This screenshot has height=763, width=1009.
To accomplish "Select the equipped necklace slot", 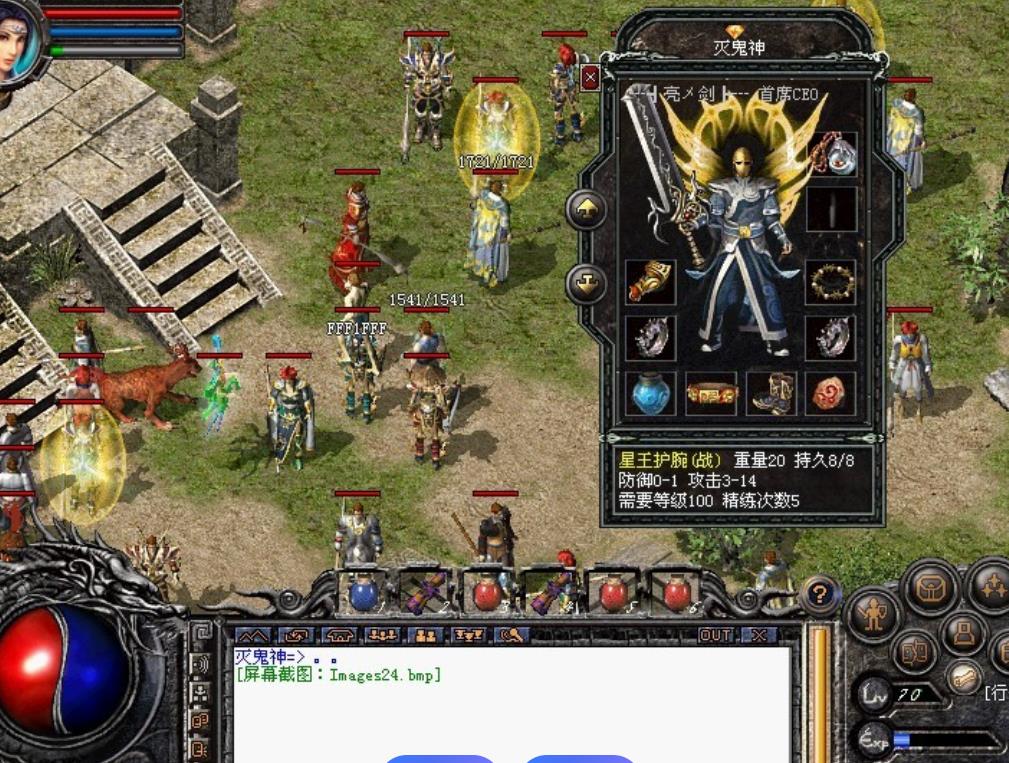I will click(x=832, y=154).
